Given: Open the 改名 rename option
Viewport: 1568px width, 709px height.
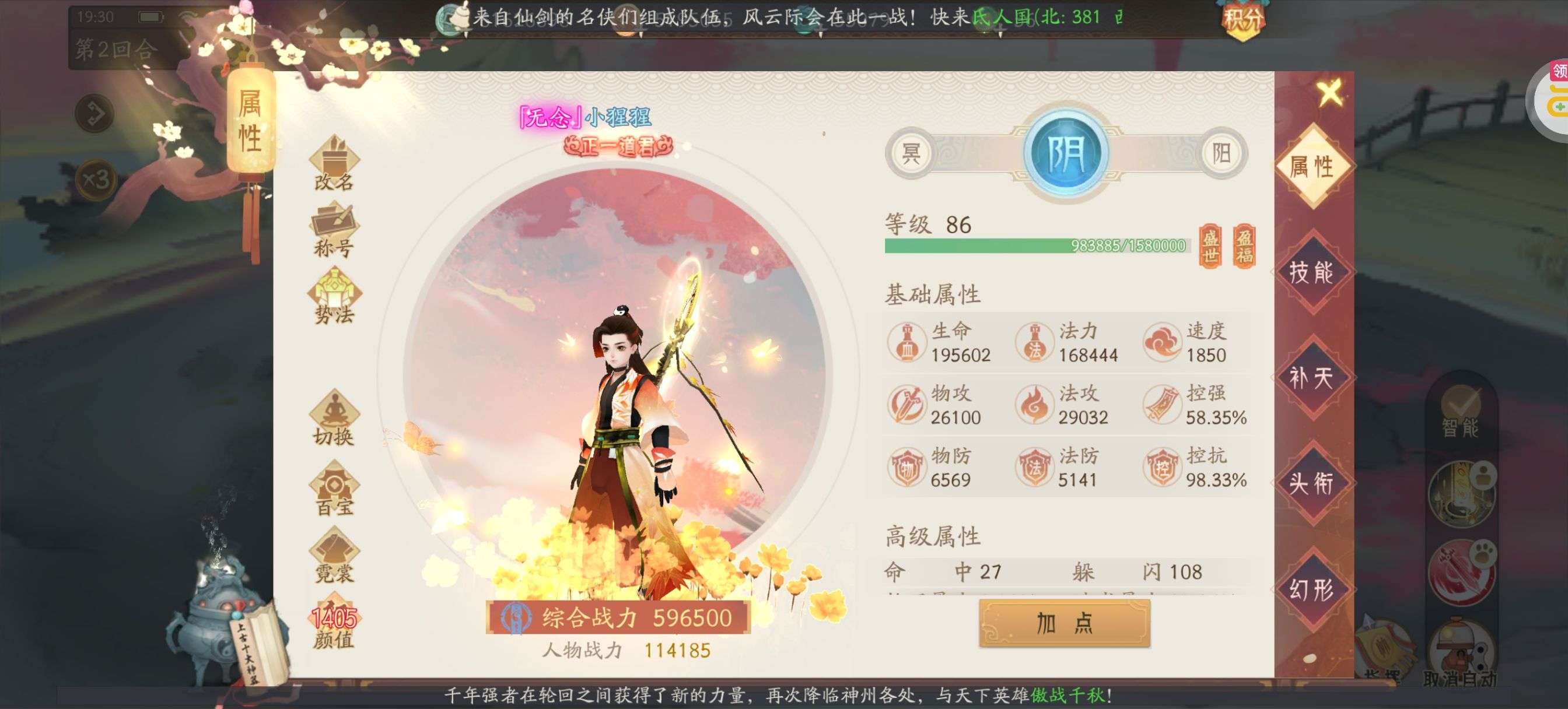Looking at the screenshot, I should 334,164.
